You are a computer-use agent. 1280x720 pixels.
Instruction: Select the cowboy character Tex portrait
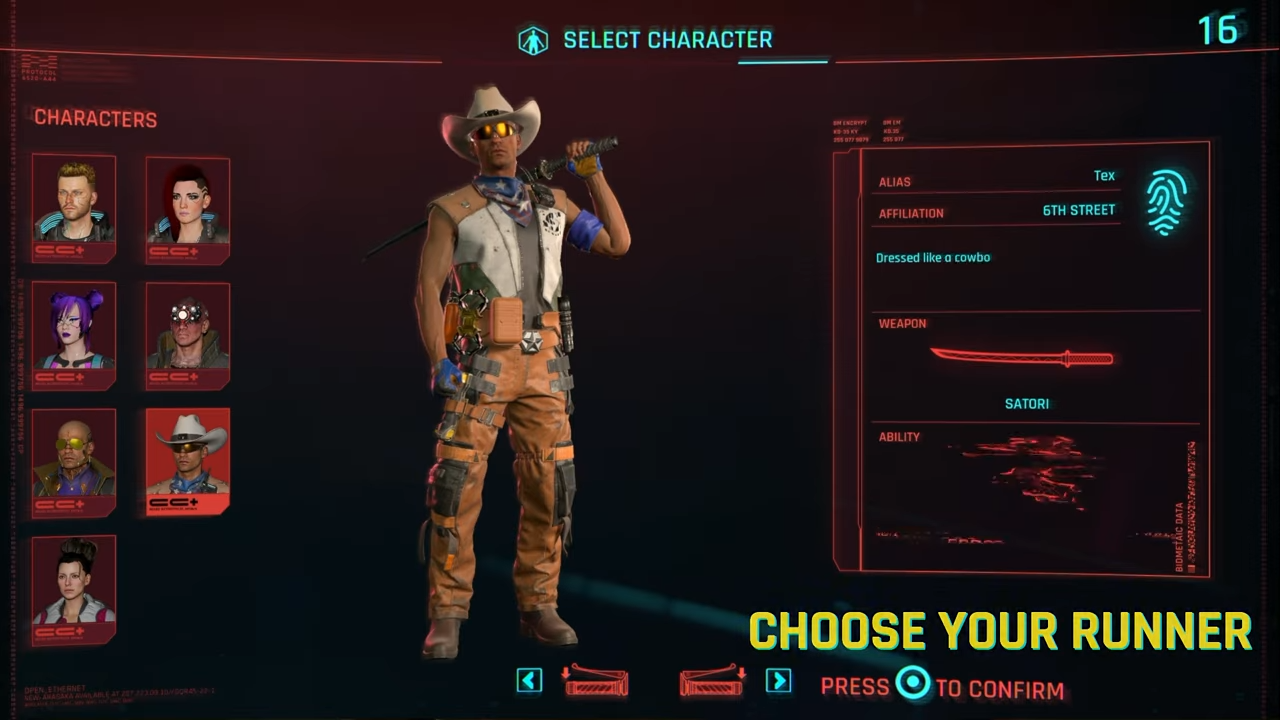point(187,460)
